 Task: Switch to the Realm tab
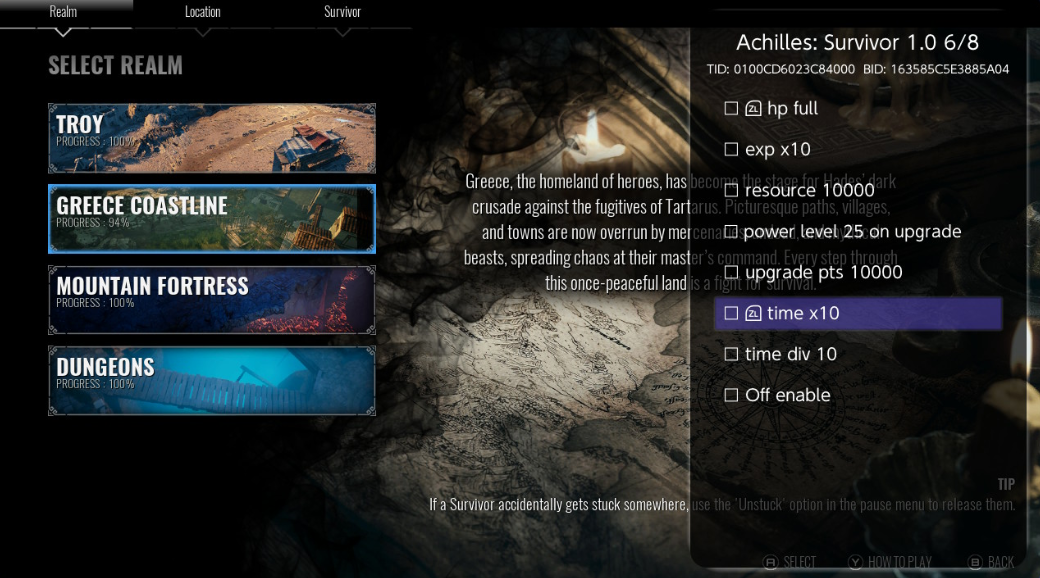point(63,12)
